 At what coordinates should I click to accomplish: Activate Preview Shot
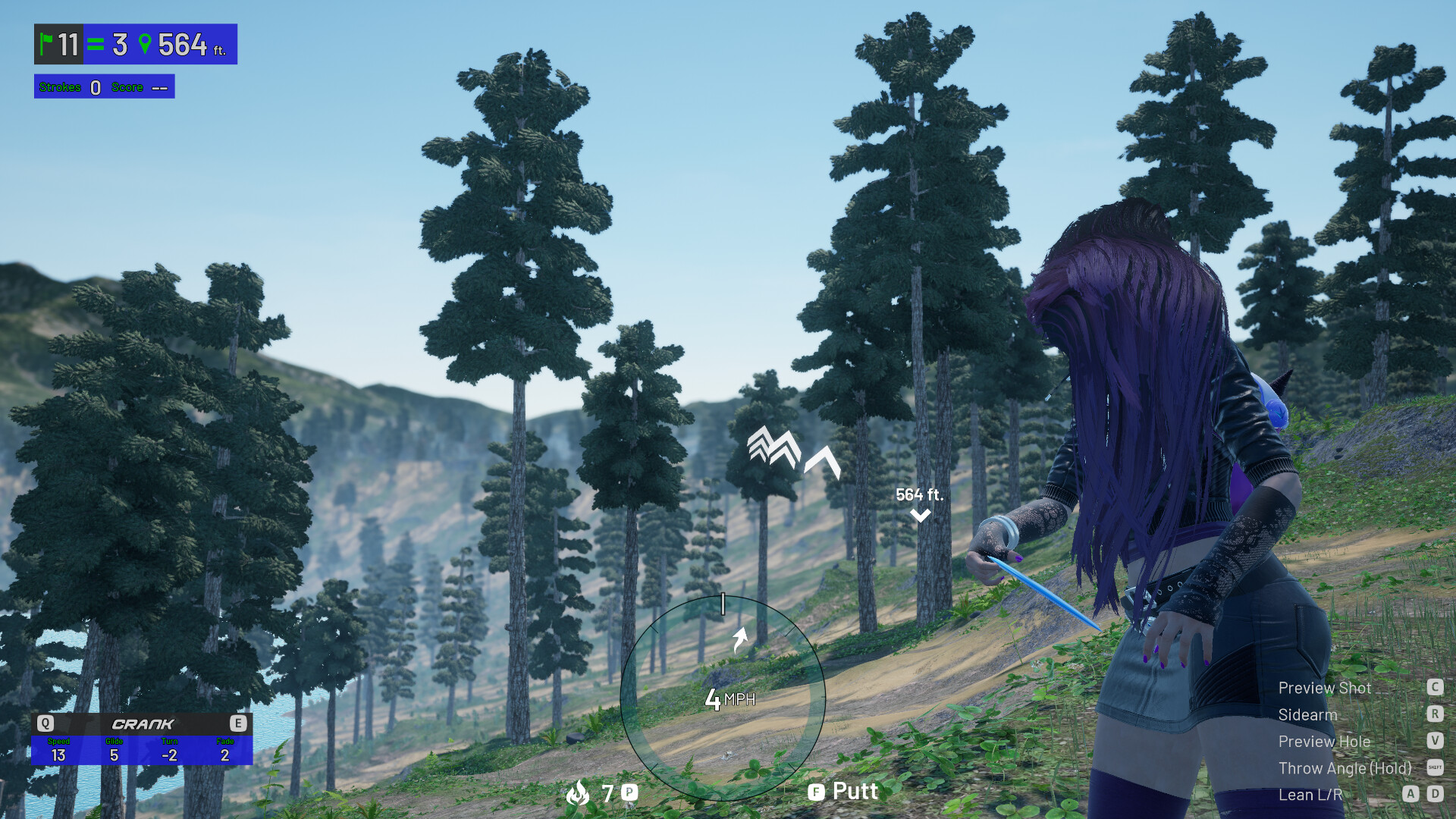(x=1324, y=688)
